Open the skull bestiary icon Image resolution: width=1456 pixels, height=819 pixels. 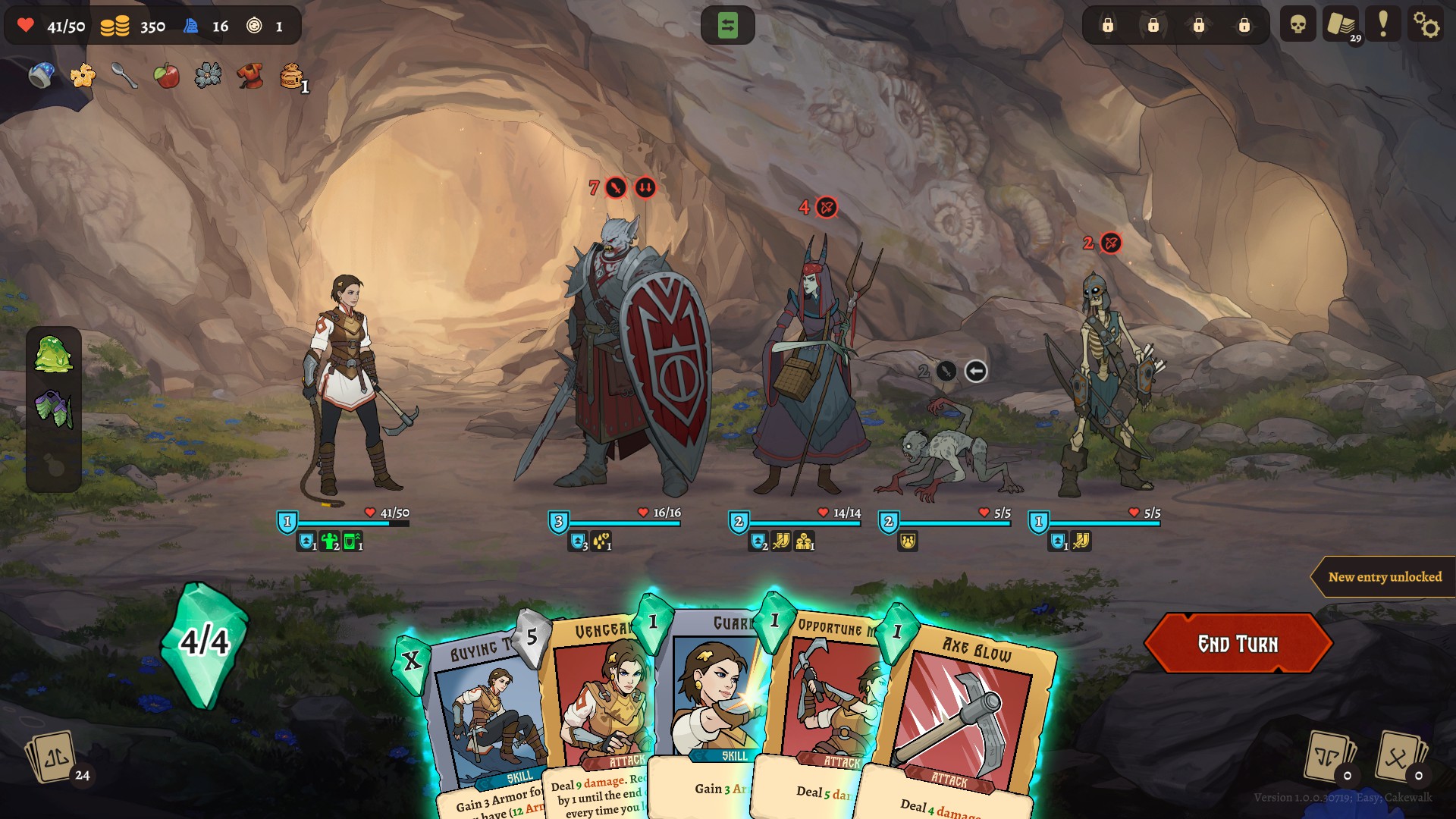[1298, 25]
